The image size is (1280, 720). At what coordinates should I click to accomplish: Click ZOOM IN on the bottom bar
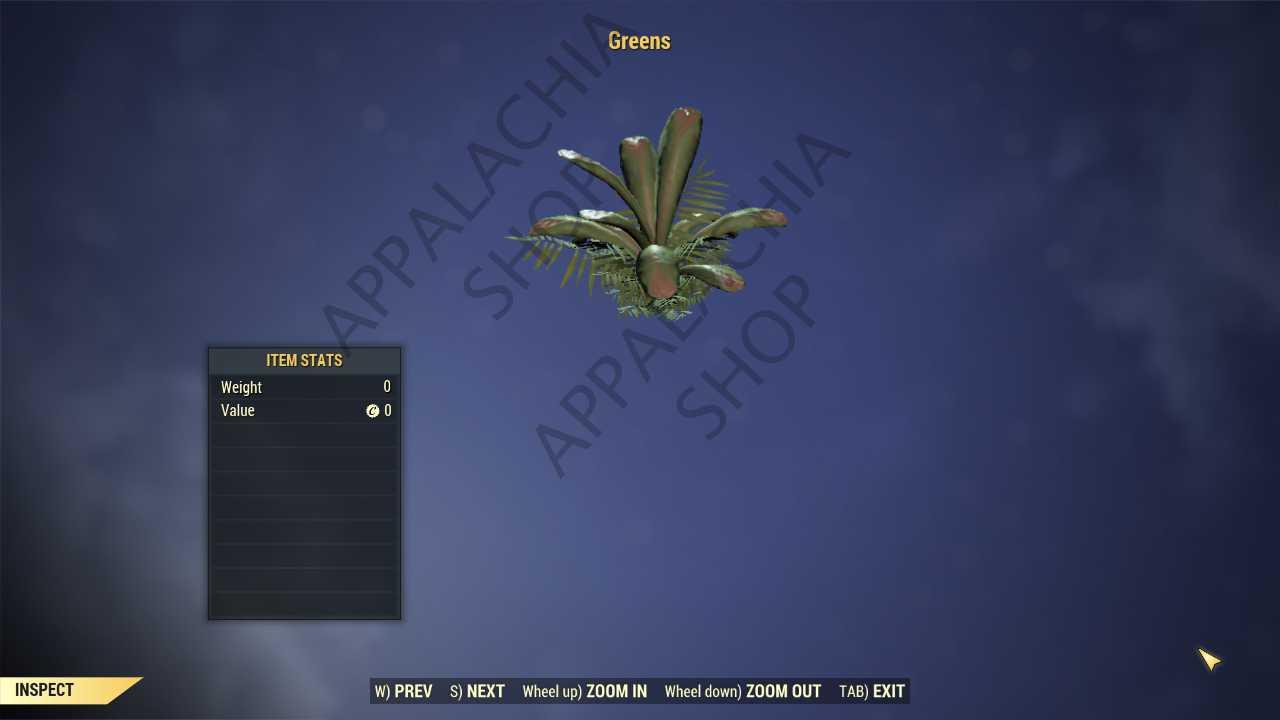585,691
